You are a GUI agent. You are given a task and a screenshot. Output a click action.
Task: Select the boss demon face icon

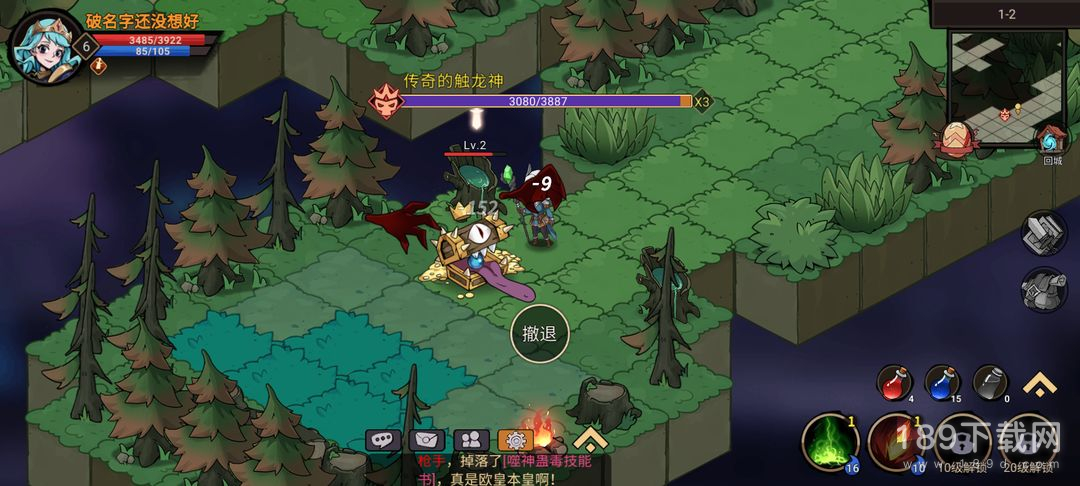[384, 100]
